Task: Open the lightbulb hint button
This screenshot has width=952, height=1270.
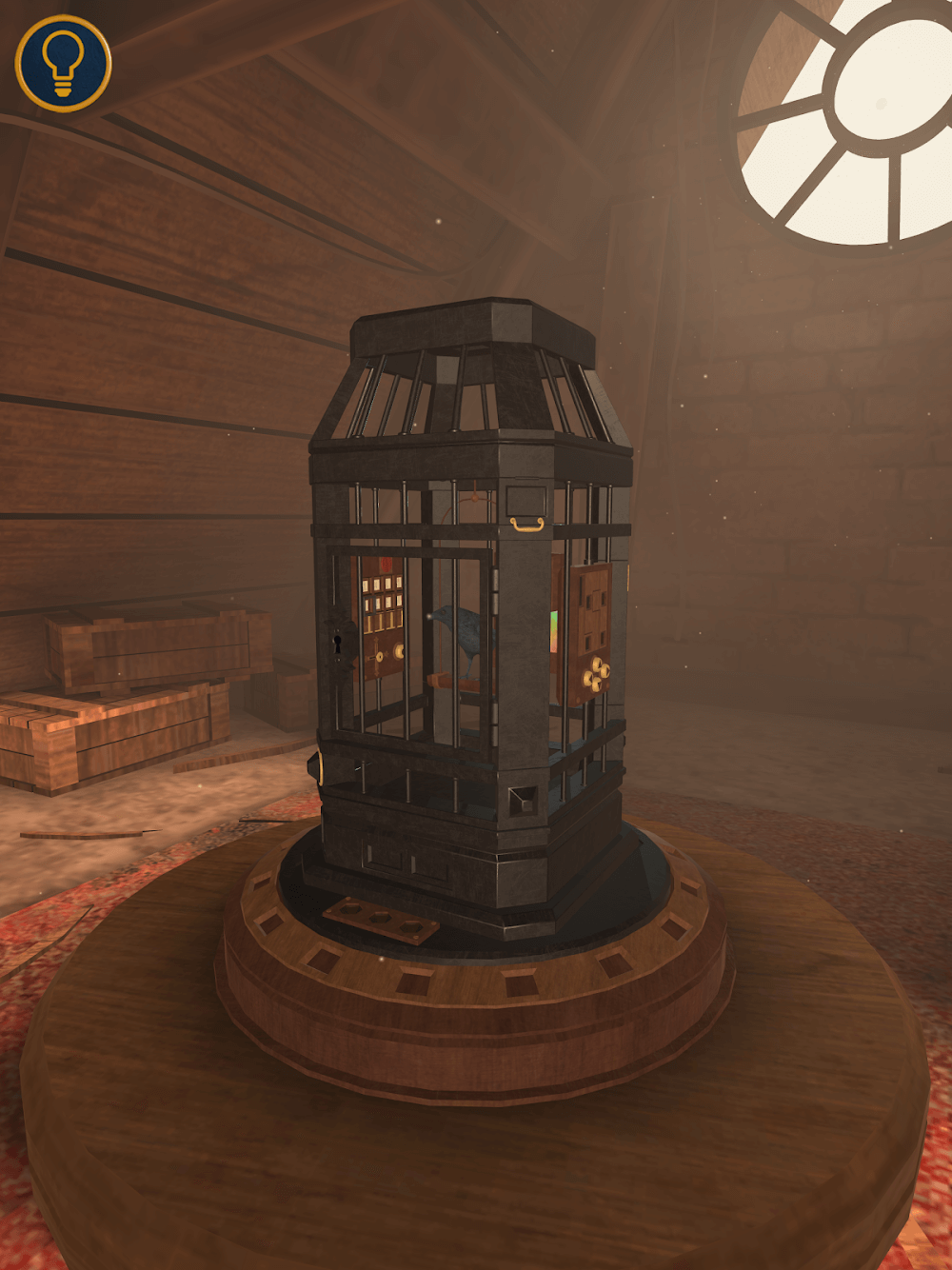Action: click(63, 63)
